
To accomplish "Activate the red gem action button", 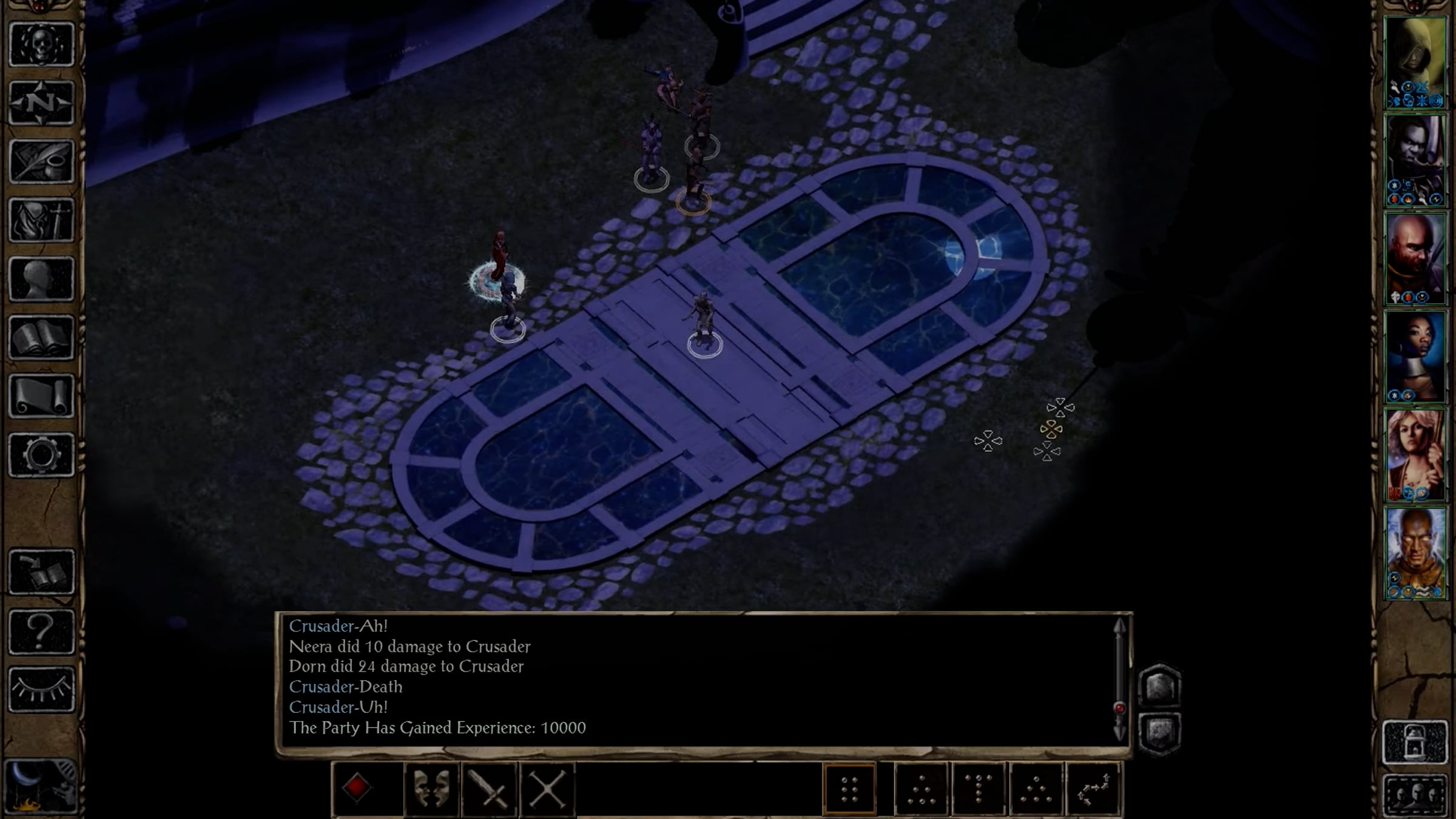I will click(x=357, y=788).
